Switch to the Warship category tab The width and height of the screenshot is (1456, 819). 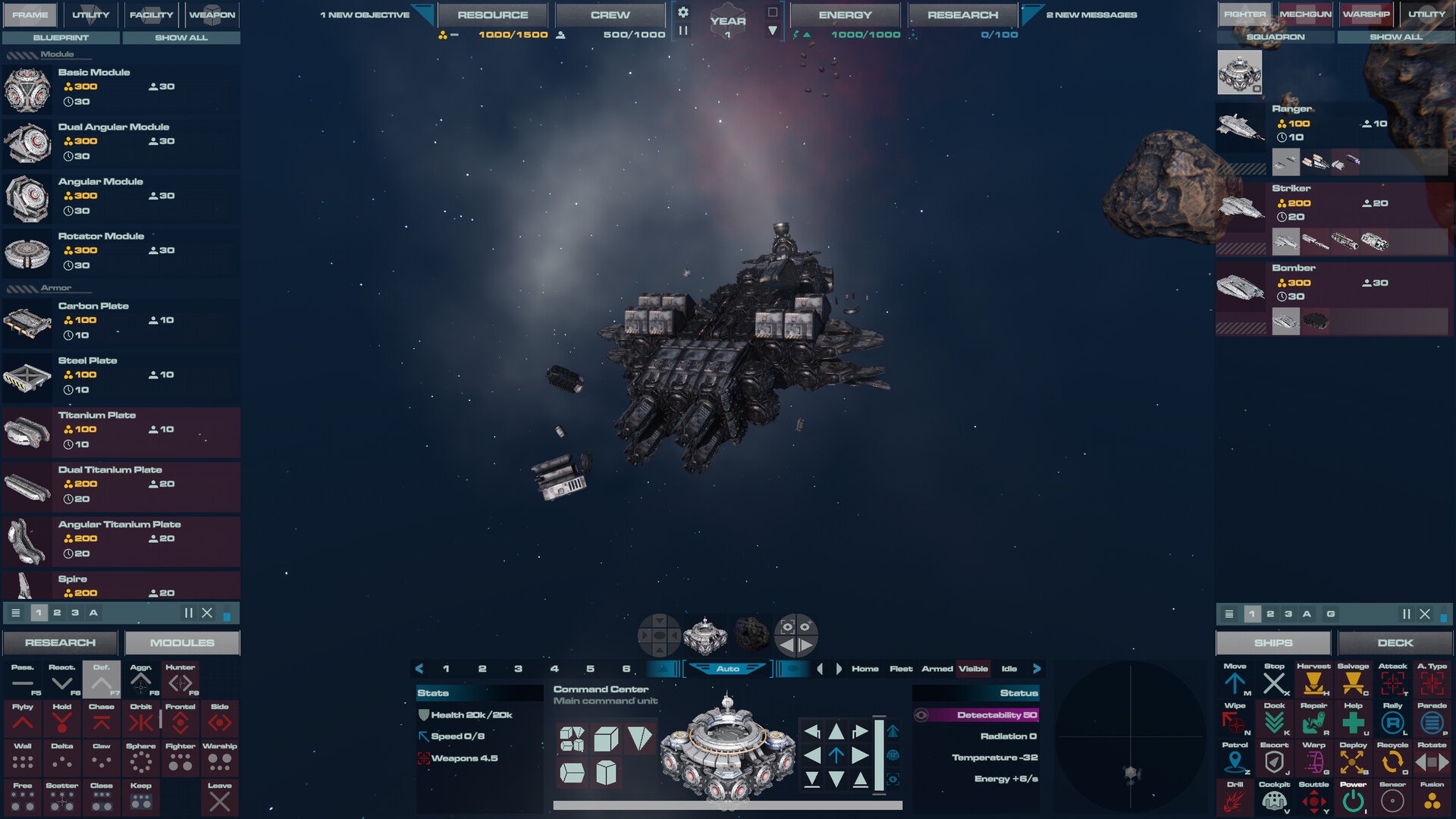1366,14
